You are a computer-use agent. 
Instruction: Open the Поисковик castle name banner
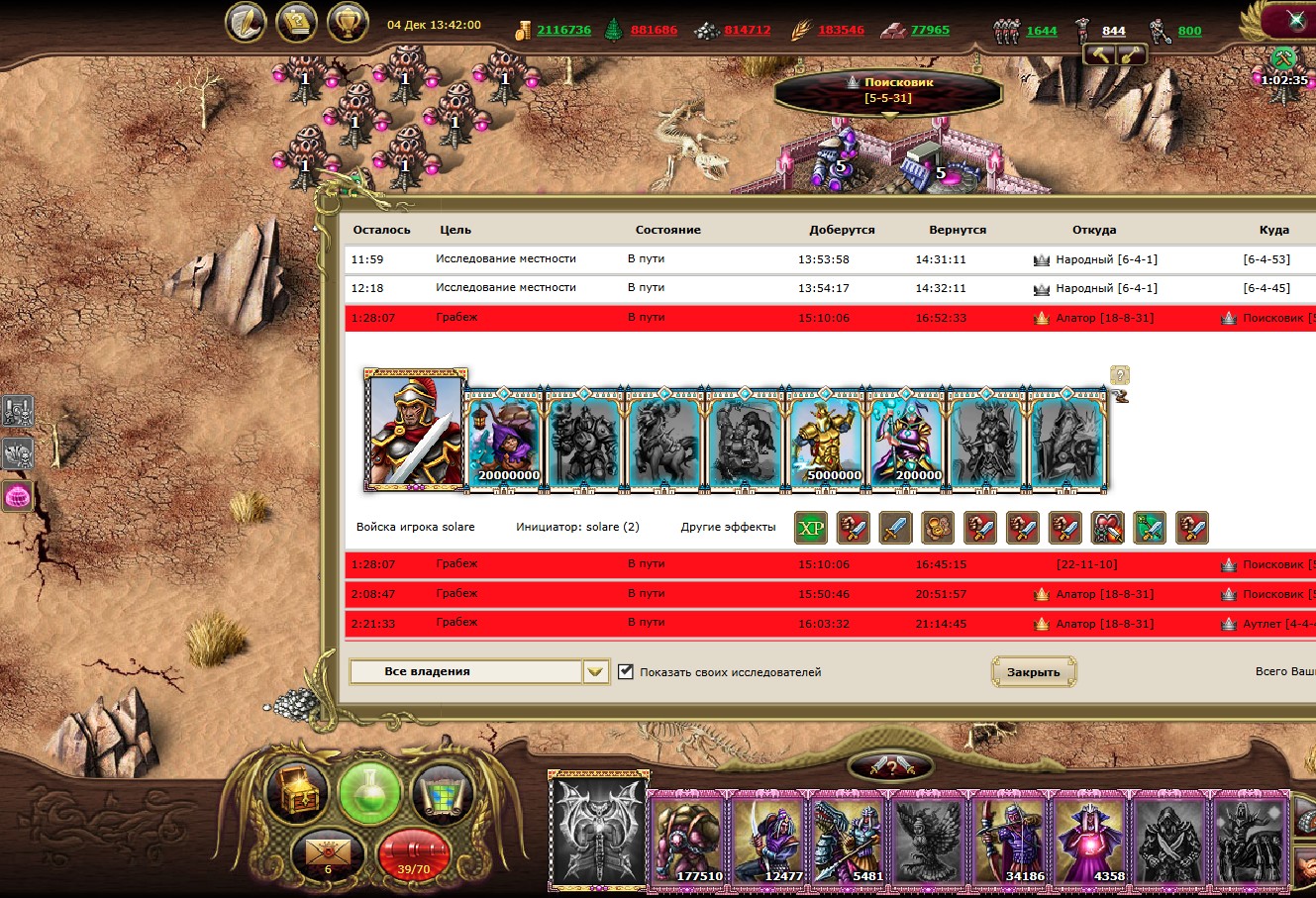point(886,90)
